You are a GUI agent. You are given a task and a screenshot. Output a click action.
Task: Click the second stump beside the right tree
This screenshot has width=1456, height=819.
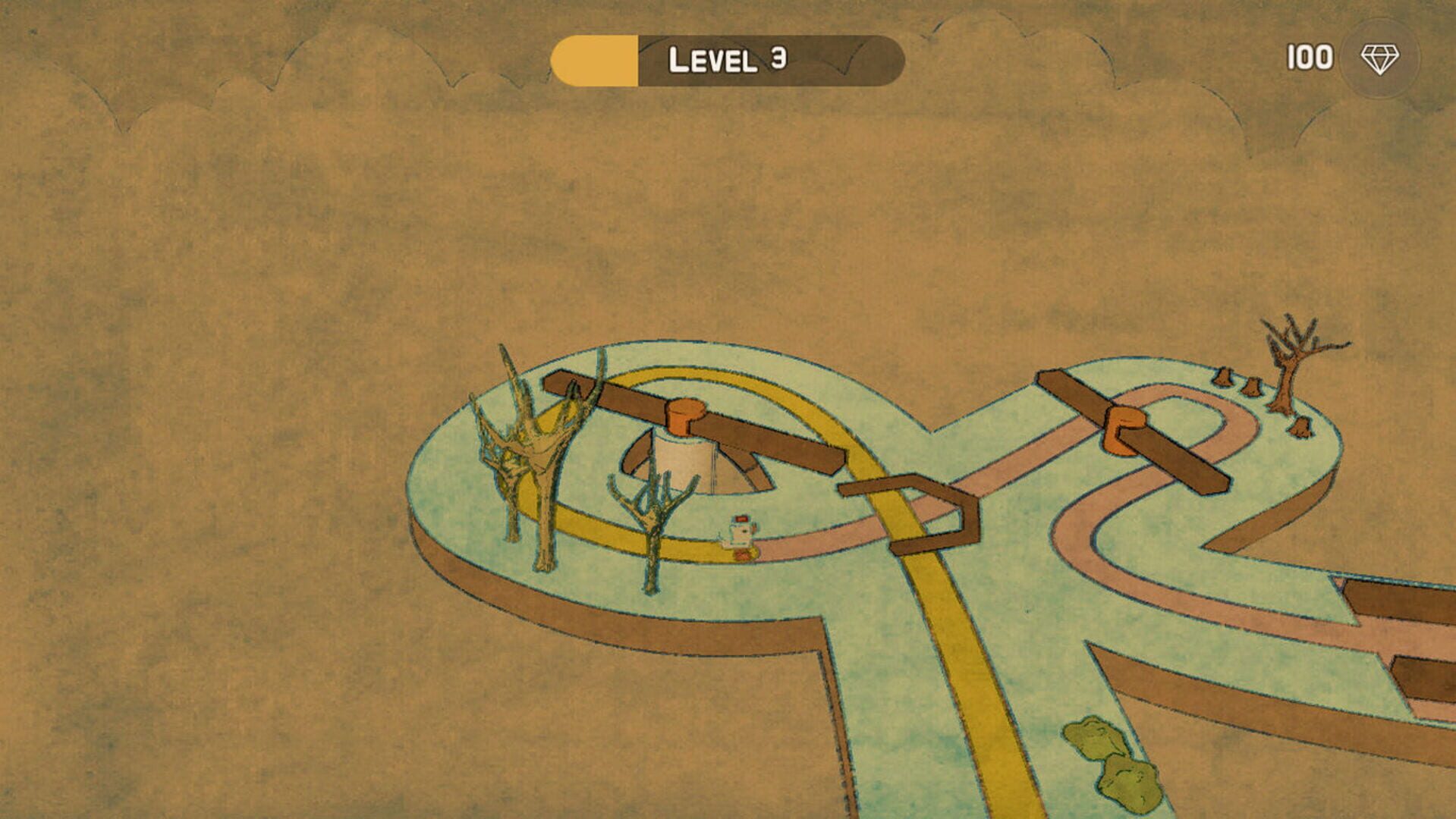[1252, 388]
